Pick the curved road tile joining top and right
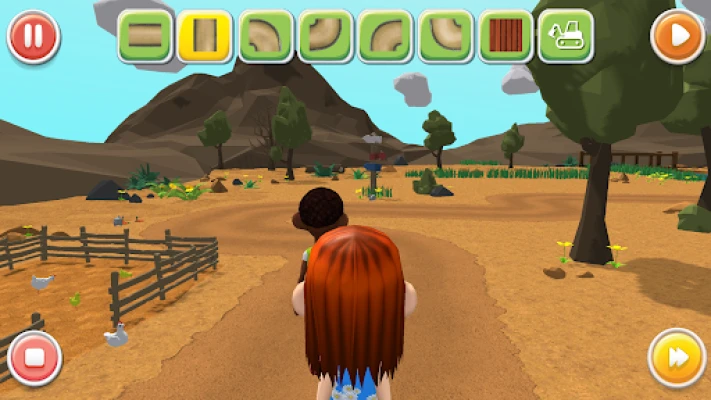 [x=445, y=37]
